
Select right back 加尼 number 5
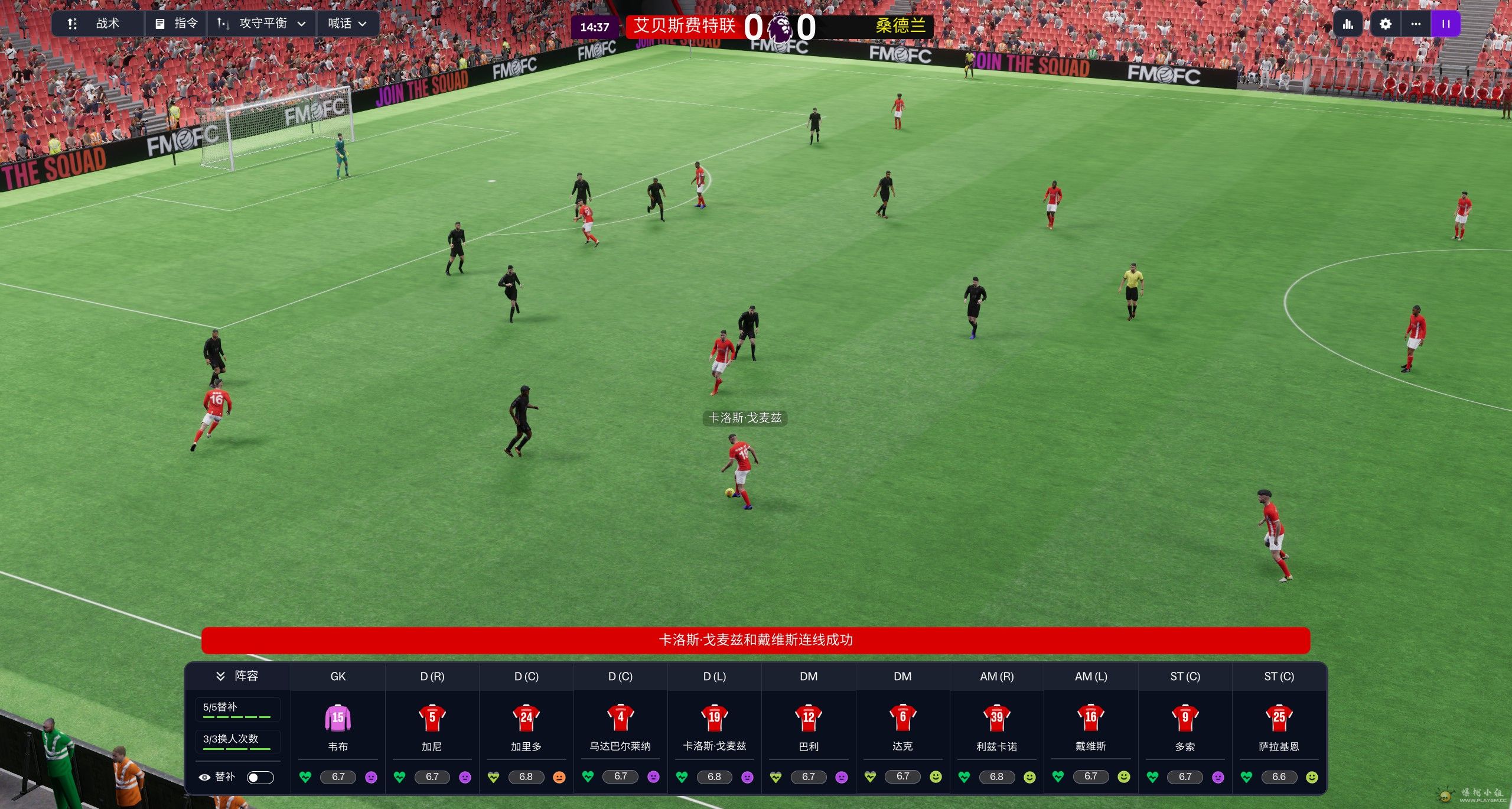[x=432, y=717]
